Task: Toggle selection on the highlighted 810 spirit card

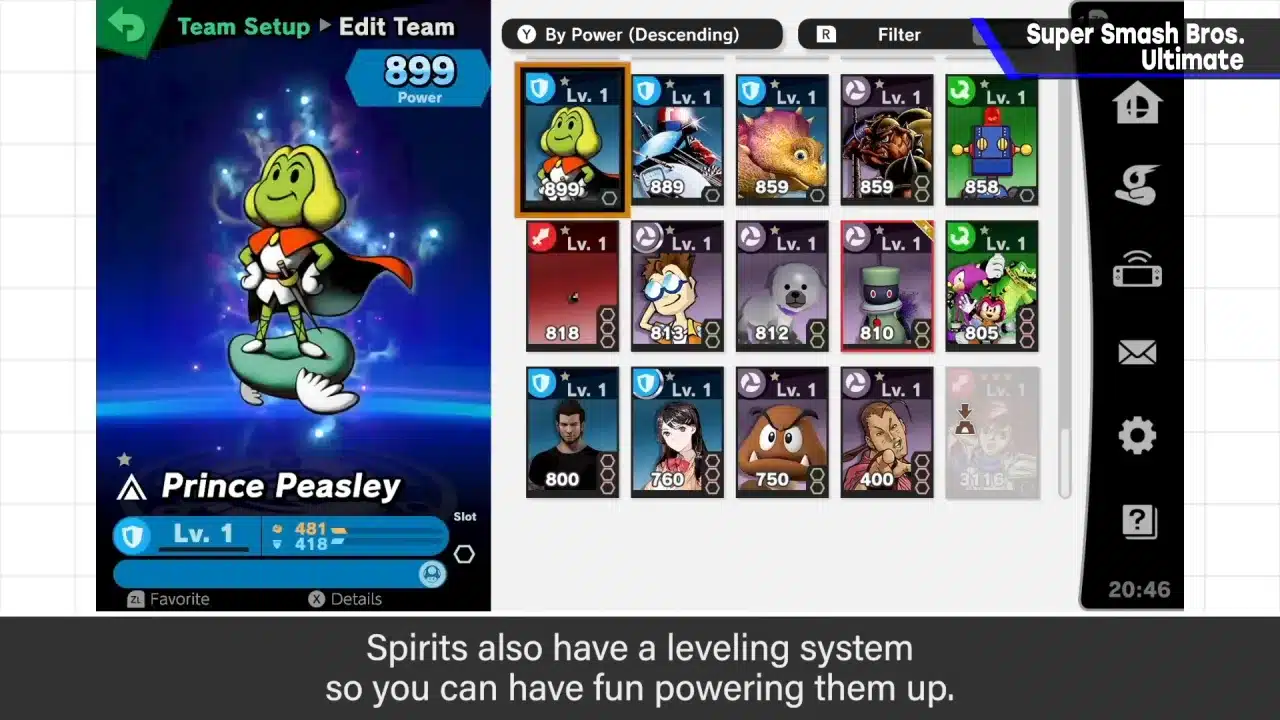Action: pyautogui.click(x=886, y=285)
